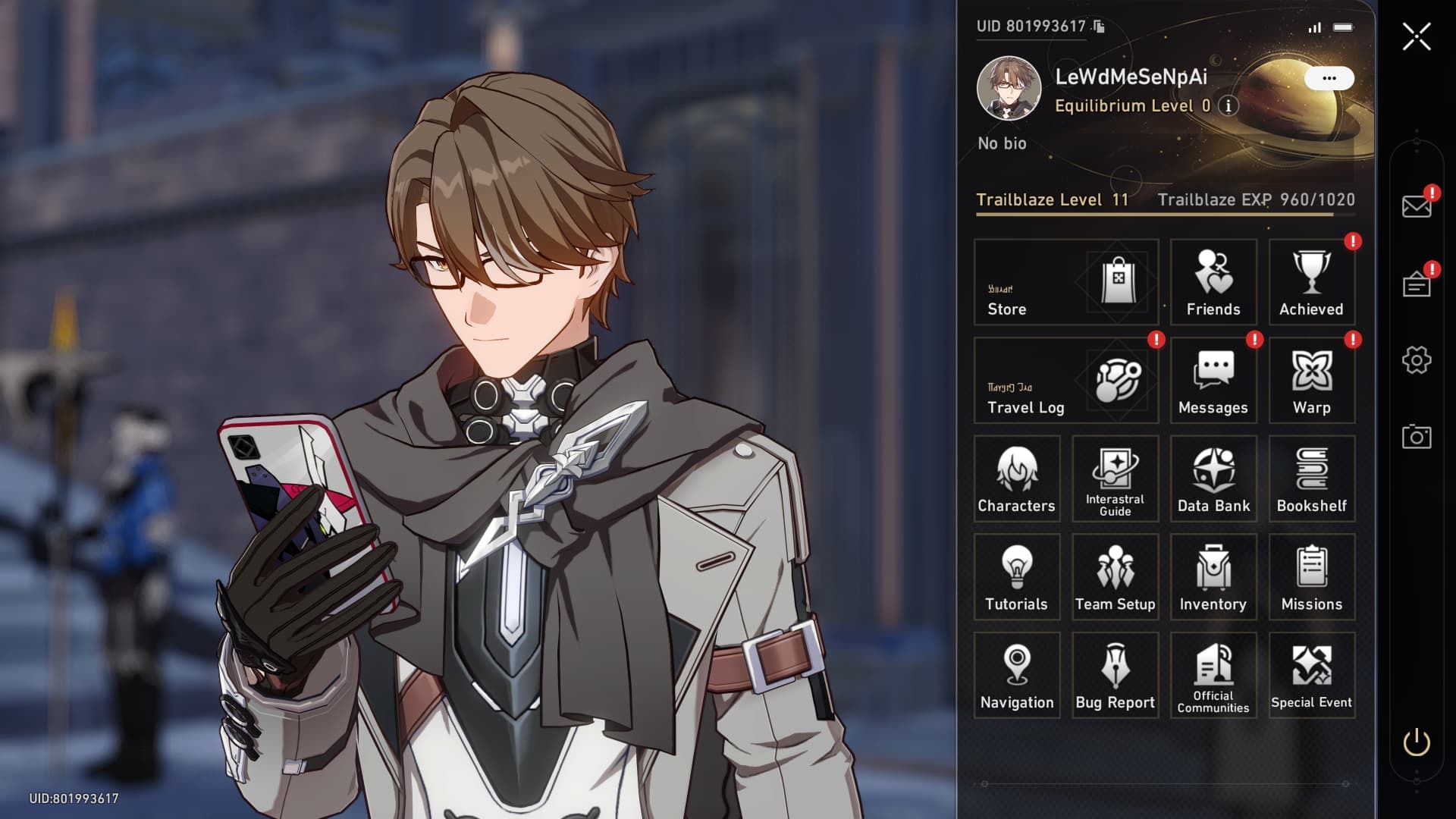Open settings via the gear icon

pyautogui.click(x=1416, y=360)
